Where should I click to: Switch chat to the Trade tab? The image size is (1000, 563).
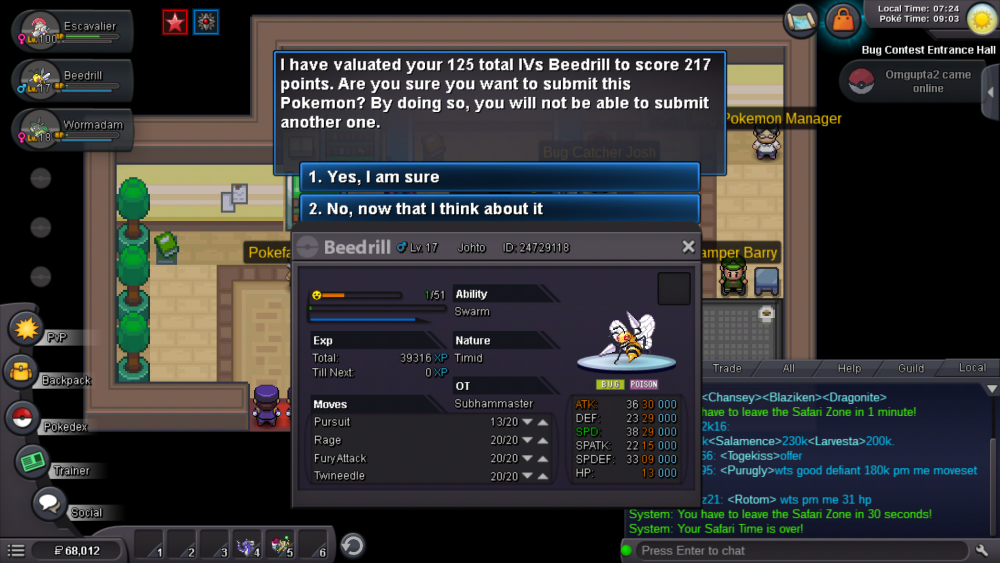tap(727, 368)
